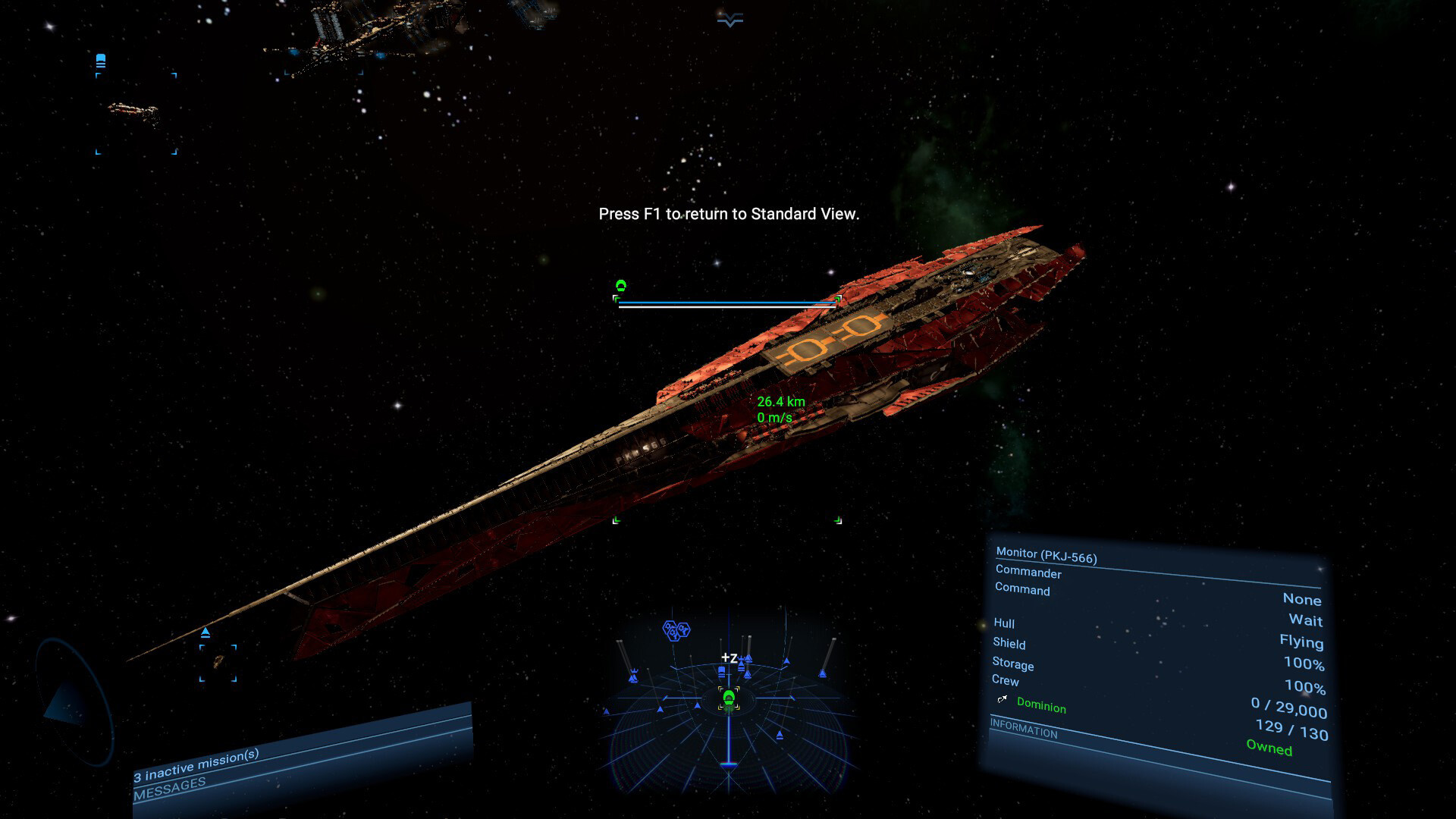The image size is (1456, 819).
Task: Select the green ship icon on radar
Action: click(x=729, y=698)
